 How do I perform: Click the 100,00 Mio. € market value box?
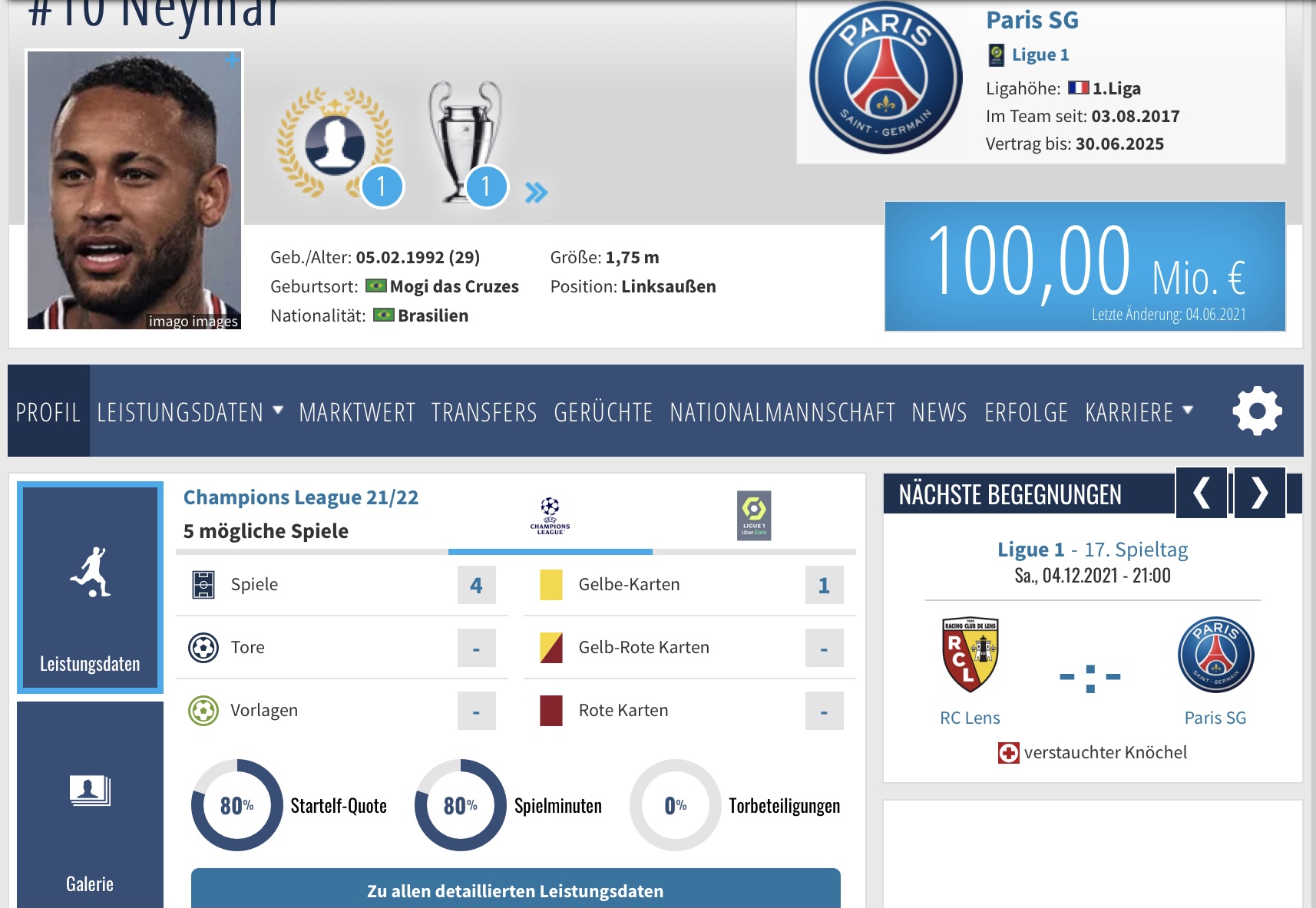(x=1085, y=266)
